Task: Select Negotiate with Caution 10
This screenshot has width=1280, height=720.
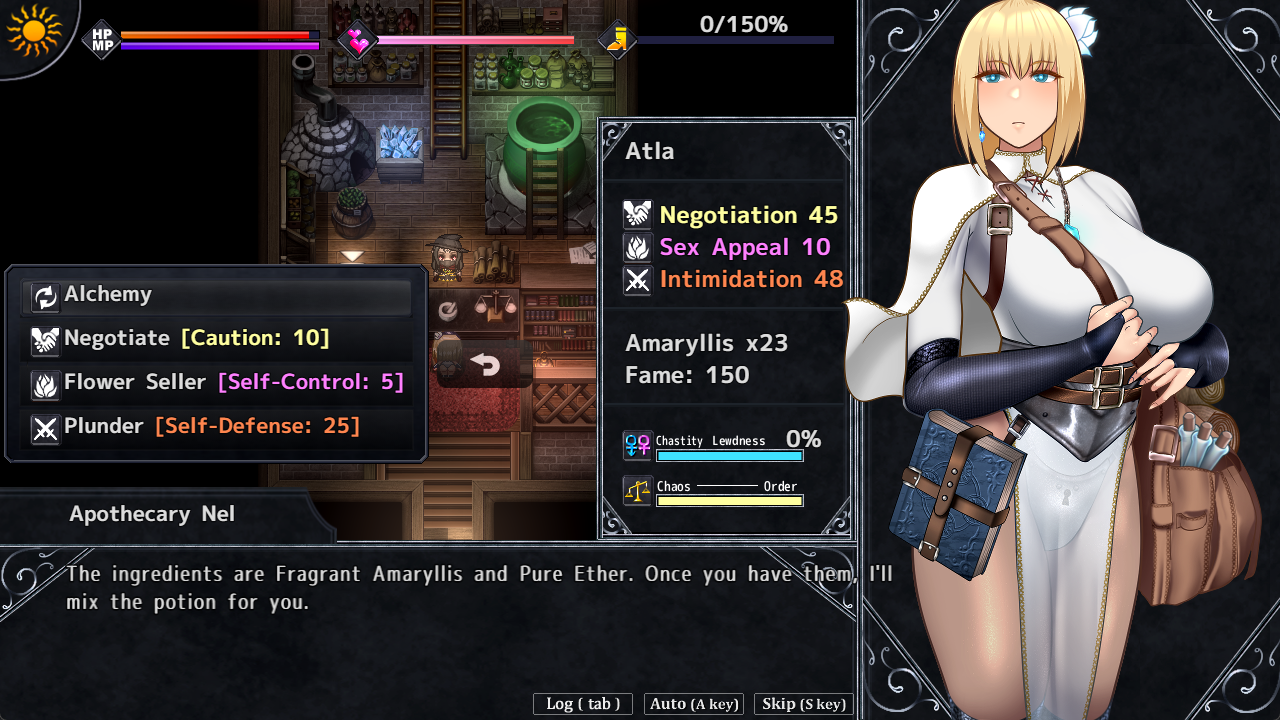Action: click(x=216, y=339)
